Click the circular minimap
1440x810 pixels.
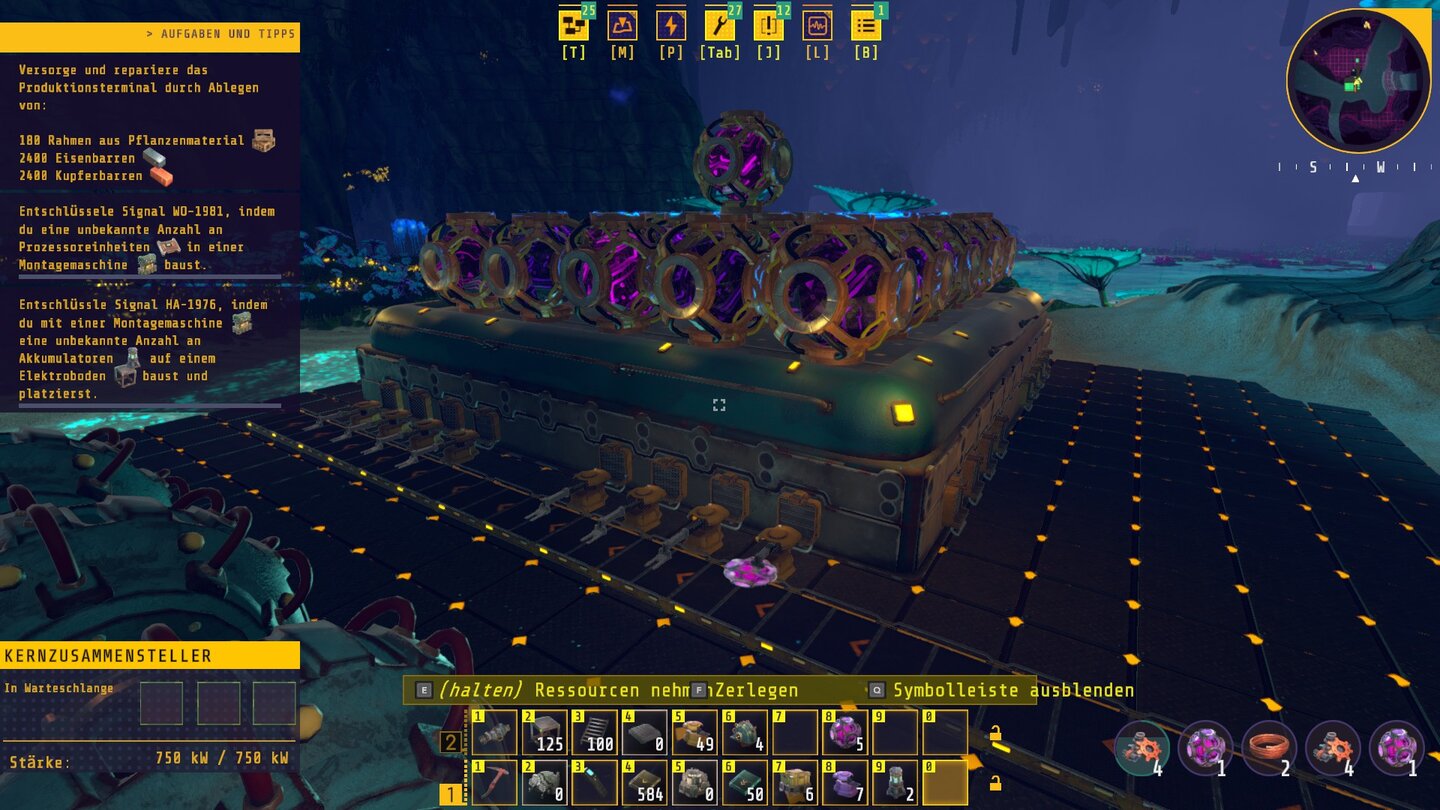1358,82
